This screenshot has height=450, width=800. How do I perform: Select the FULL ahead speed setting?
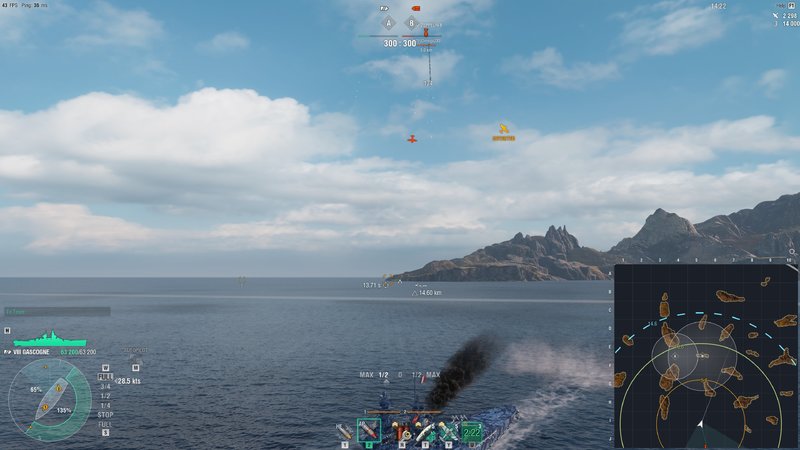click(x=105, y=378)
